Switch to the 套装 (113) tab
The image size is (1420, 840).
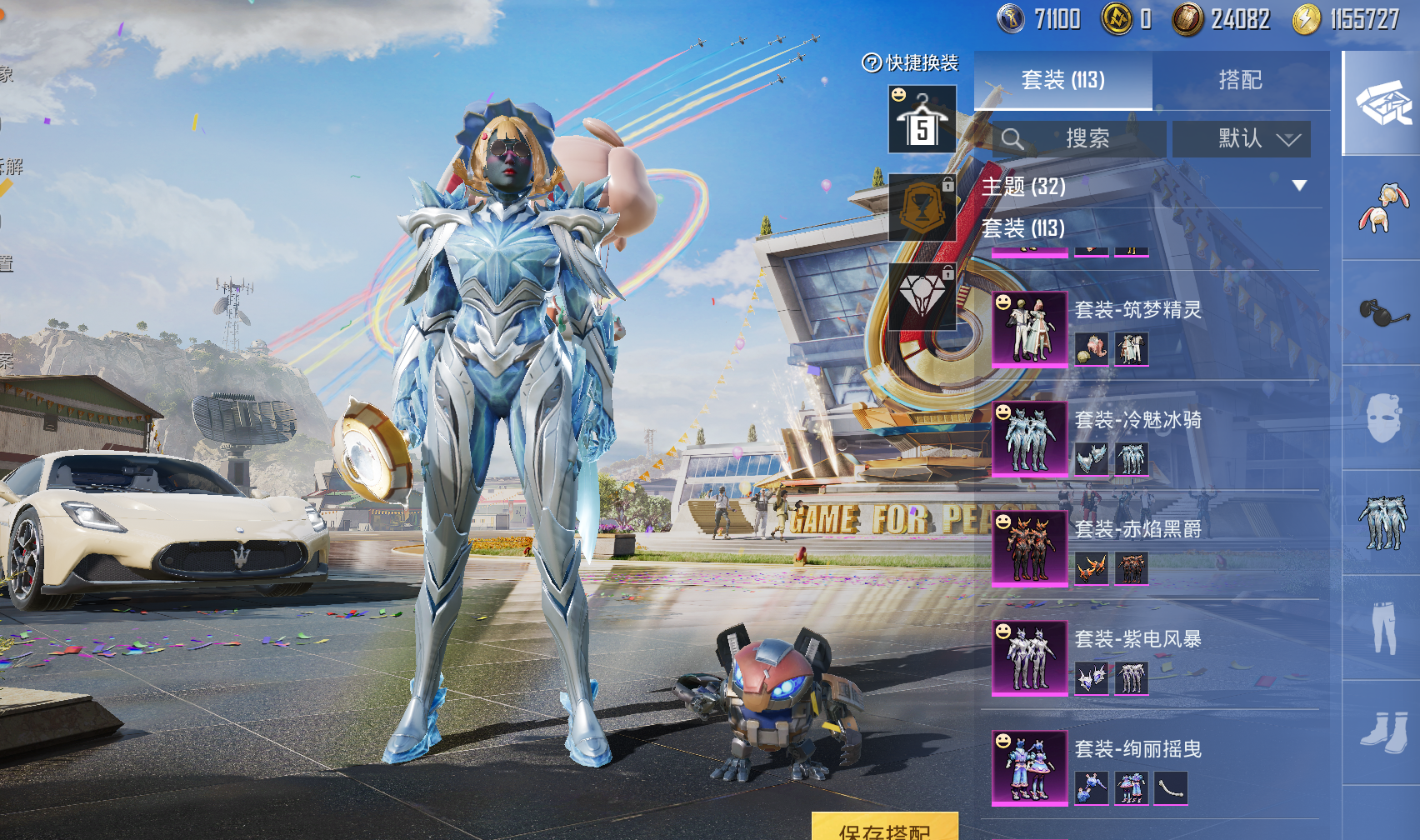[1062, 80]
